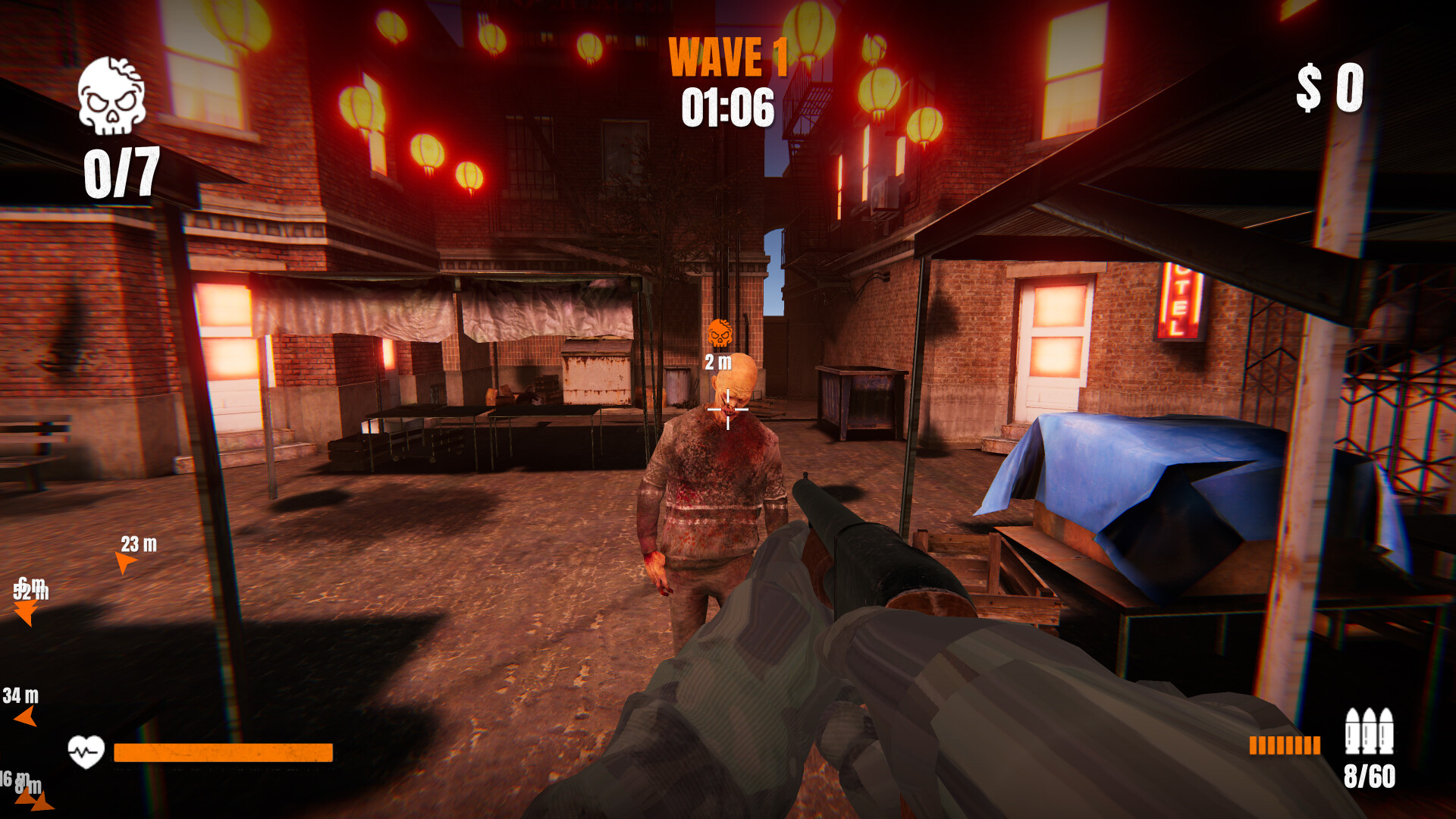This screenshot has width=1456, height=819.
Task: Click the heart health icon
Action: pyautogui.click(x=87, y=749)
